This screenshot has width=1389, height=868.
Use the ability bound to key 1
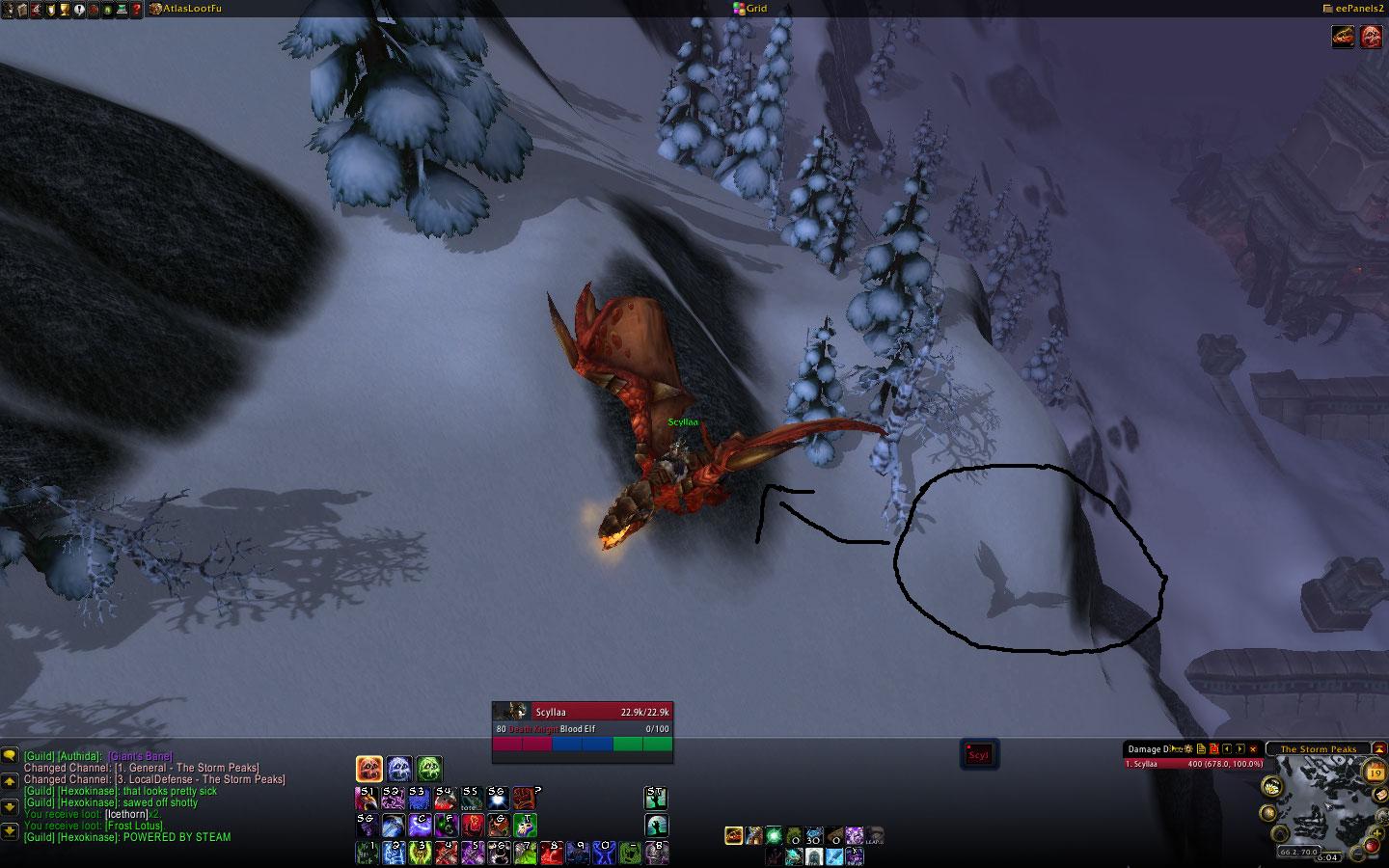click(x=367, y=853)
